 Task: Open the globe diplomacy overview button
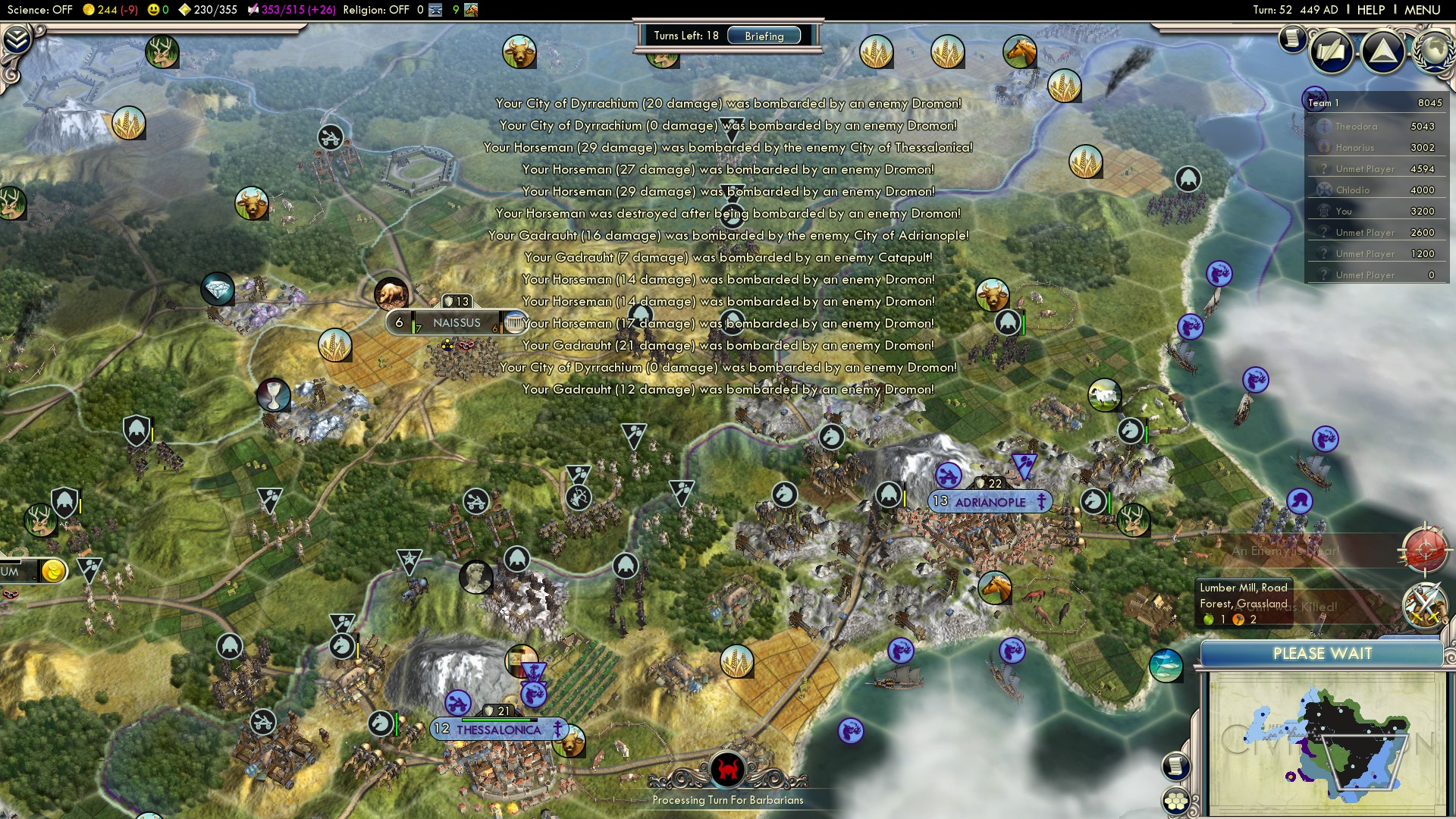[1435, 50]
